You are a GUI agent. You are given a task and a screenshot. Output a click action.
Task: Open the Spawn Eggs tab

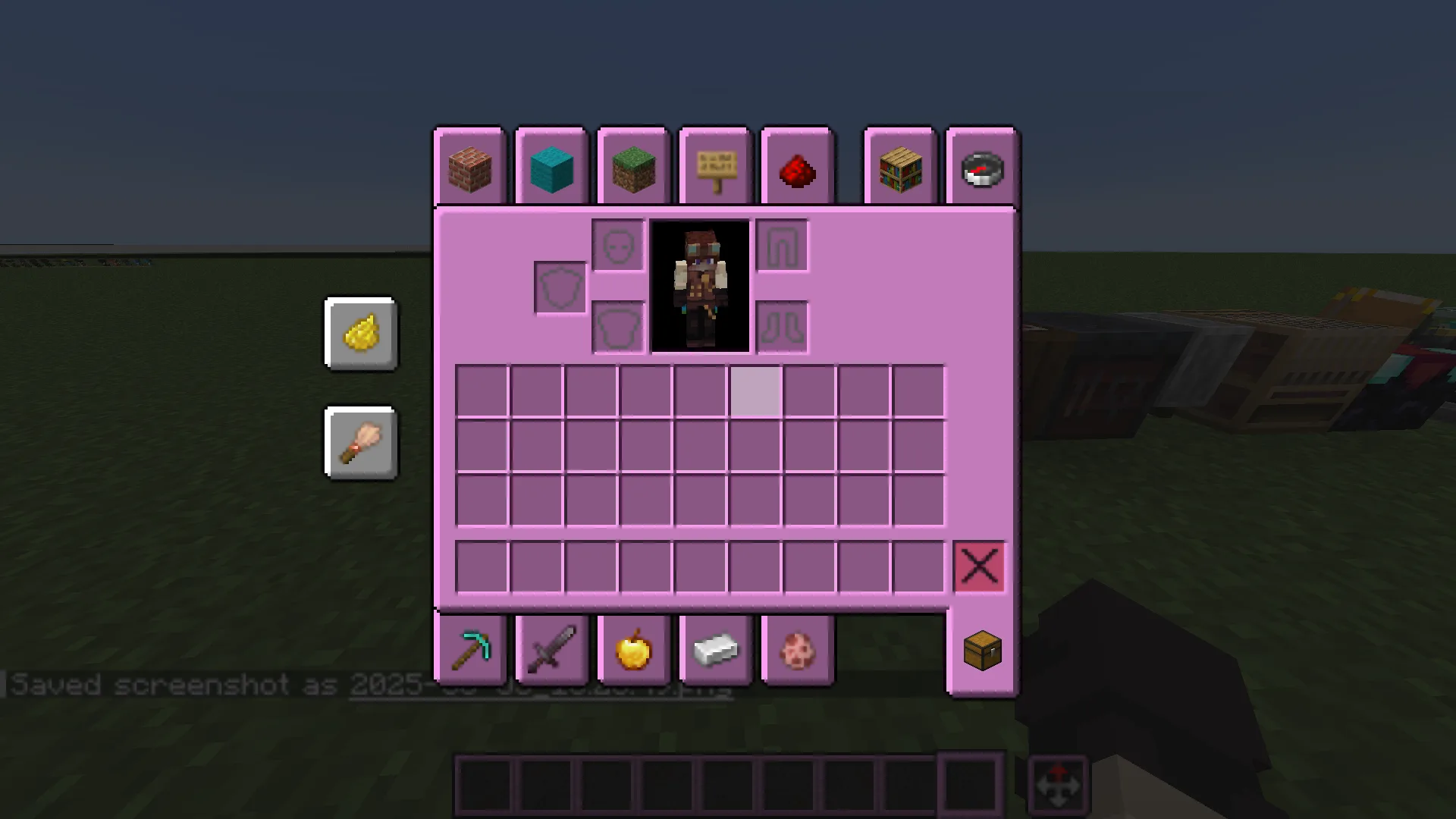[796, 648]
